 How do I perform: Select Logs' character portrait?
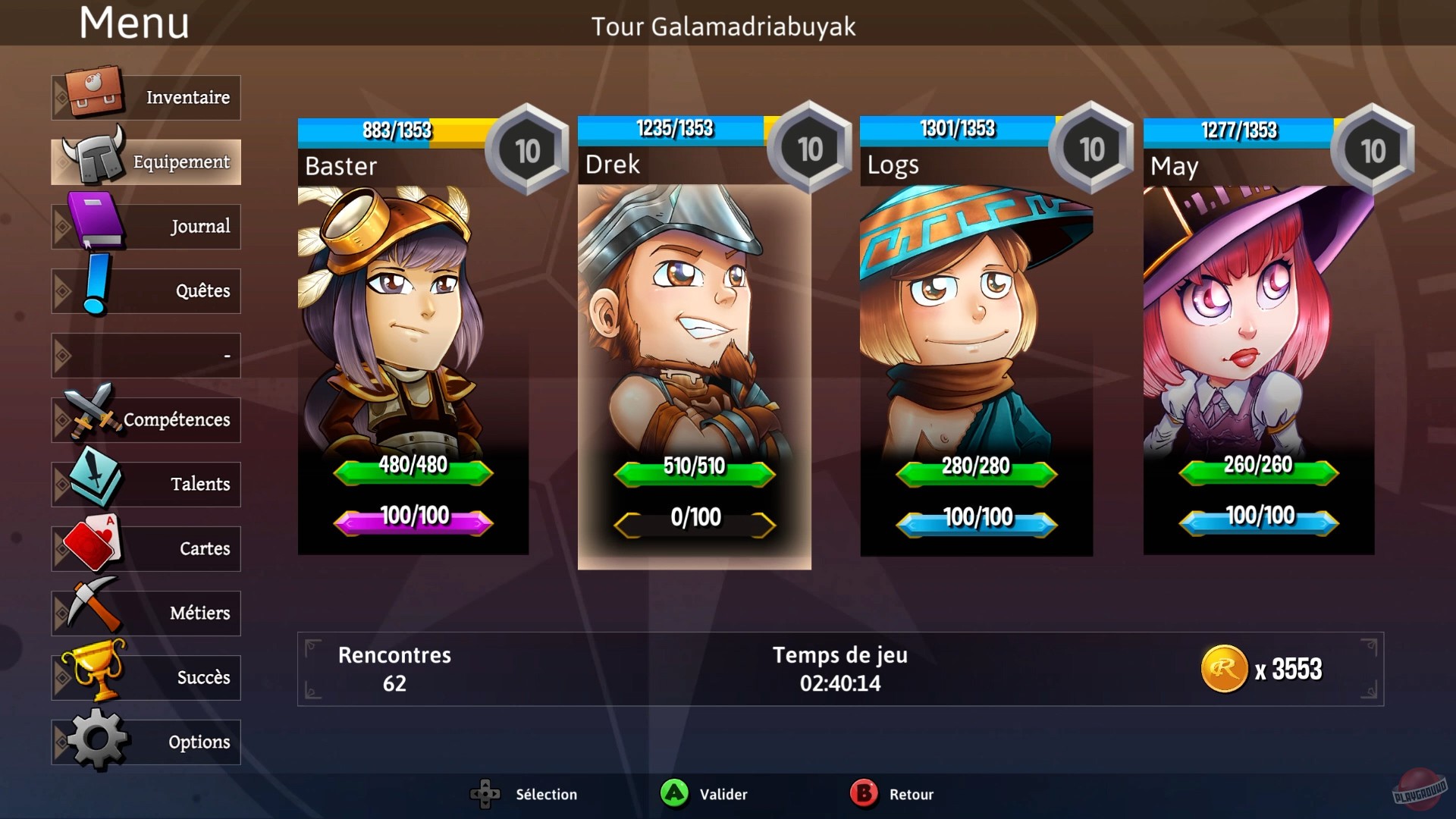(x=976, y=326)
